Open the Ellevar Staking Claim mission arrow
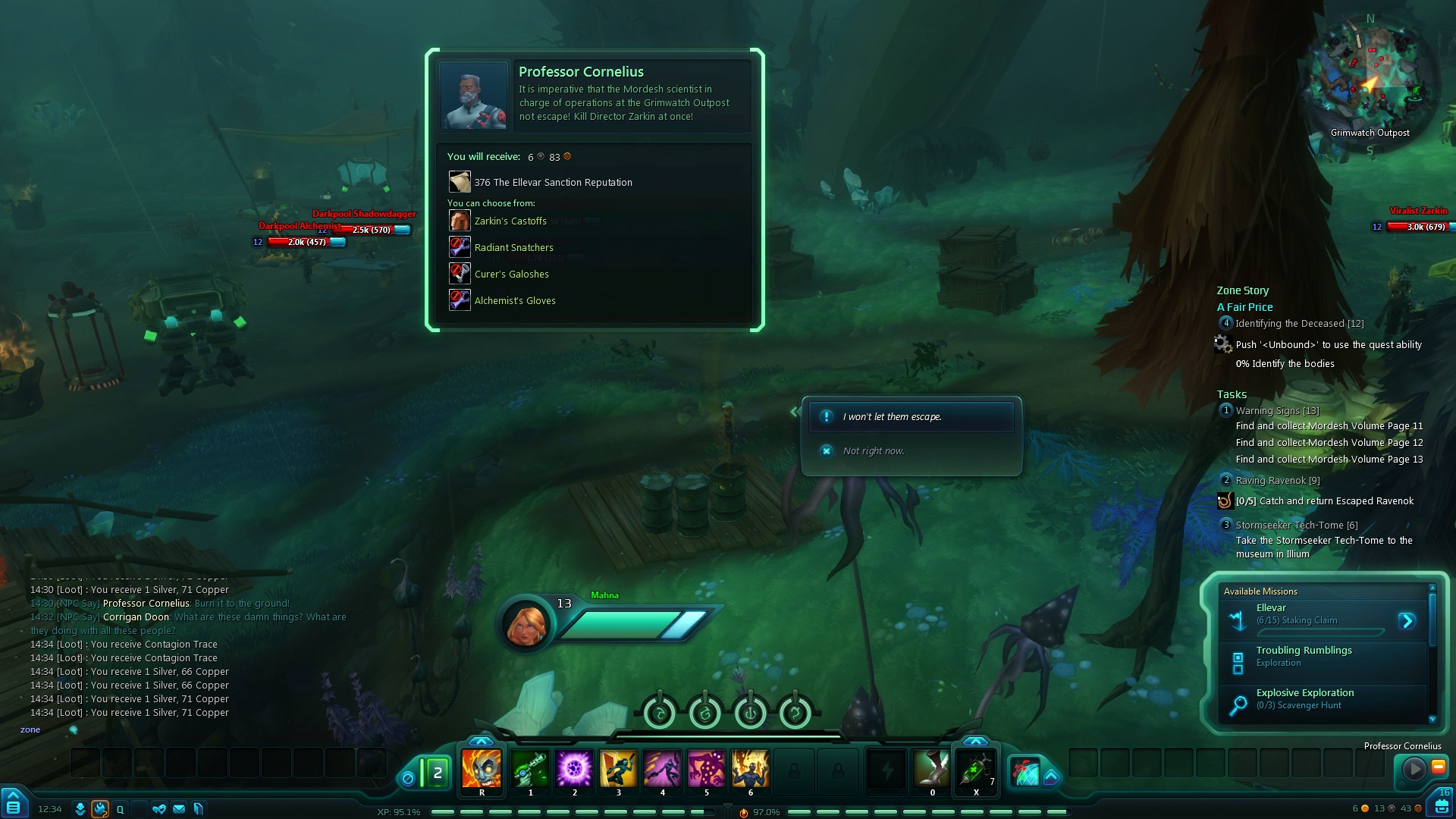The image size is (1456, 819). (x=1407, y=621)
